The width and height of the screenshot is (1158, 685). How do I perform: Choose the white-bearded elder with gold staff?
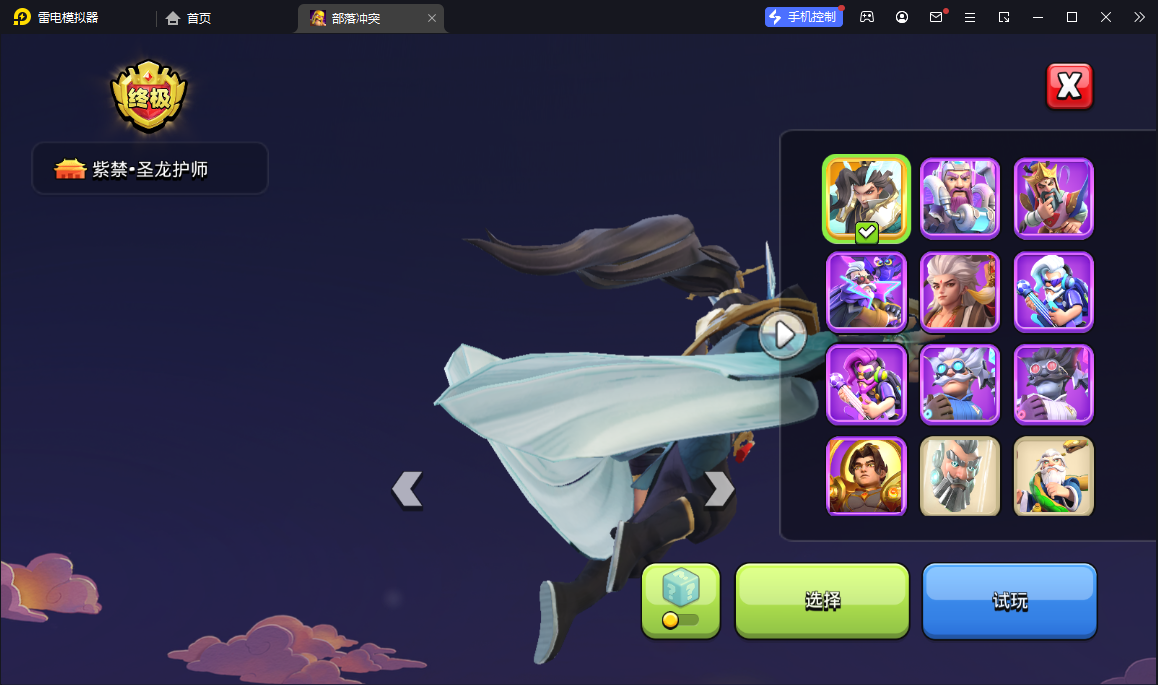tap(1053, 476)
